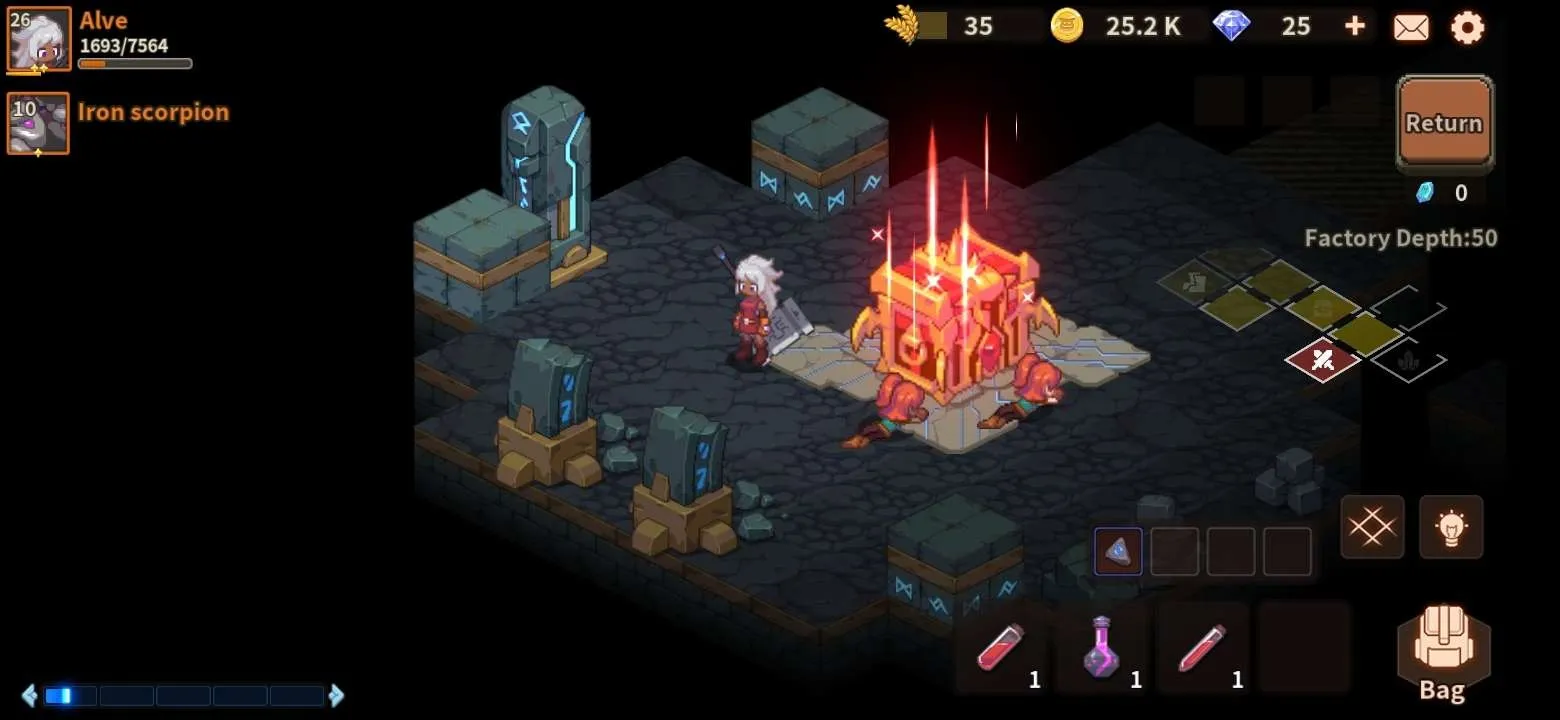Tap the Return button
Screen dimensions: 1560x720
pyautogui.click(x=1443, y=122)
